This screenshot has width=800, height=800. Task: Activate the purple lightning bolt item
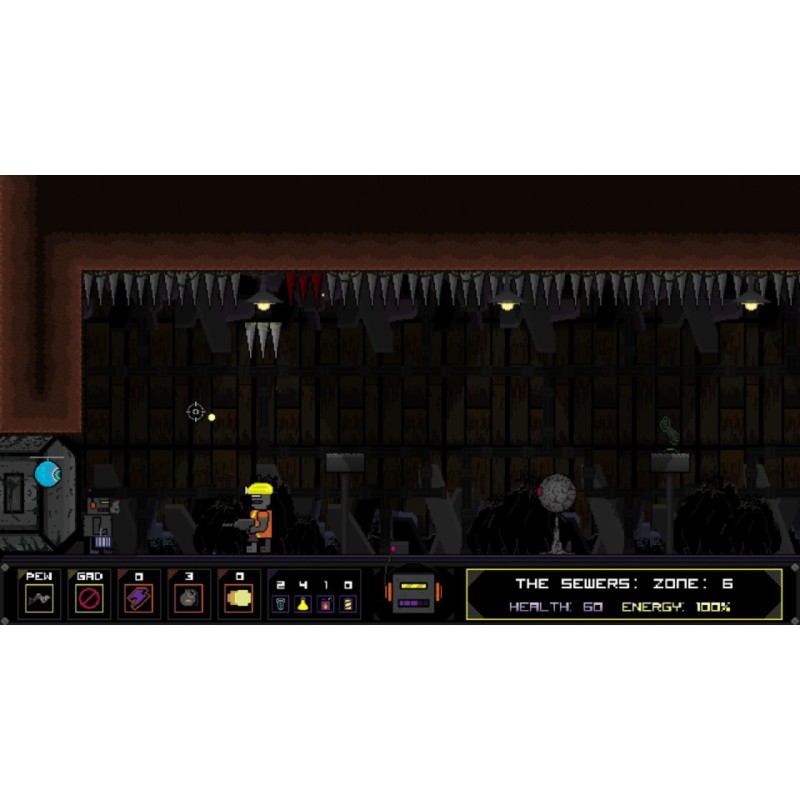click(139, 597)
